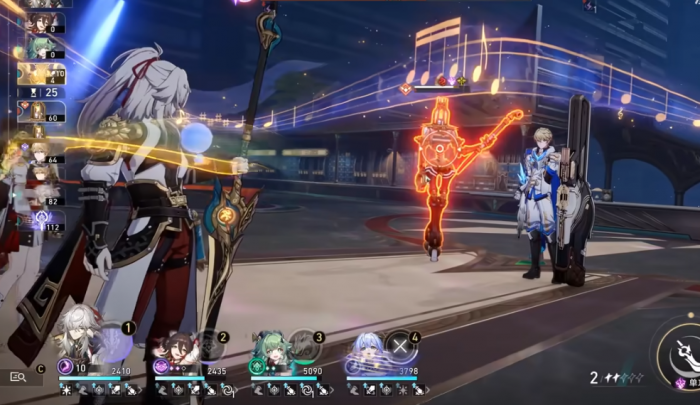Select the blue-haired character portrait, slot 4
This screenshot has width=700, height=405.
point(366,346)
